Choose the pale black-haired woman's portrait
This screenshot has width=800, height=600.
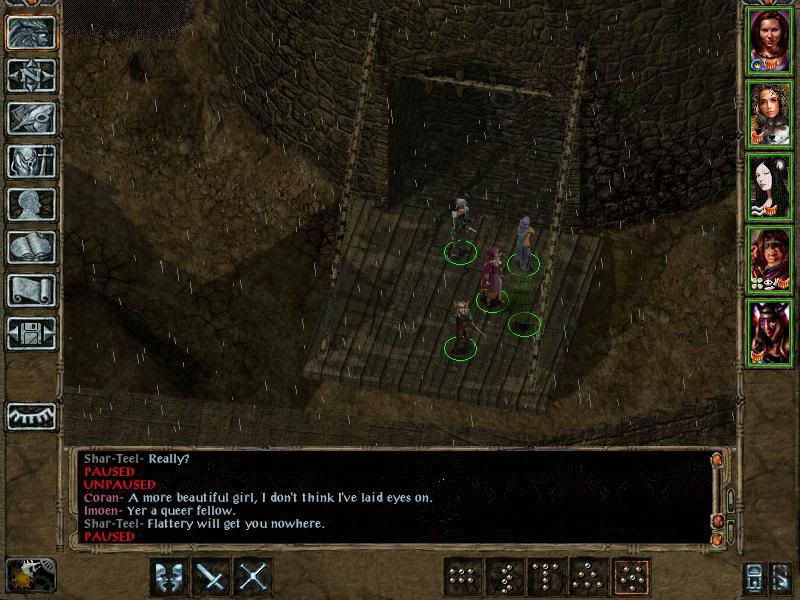coord(769,186)
